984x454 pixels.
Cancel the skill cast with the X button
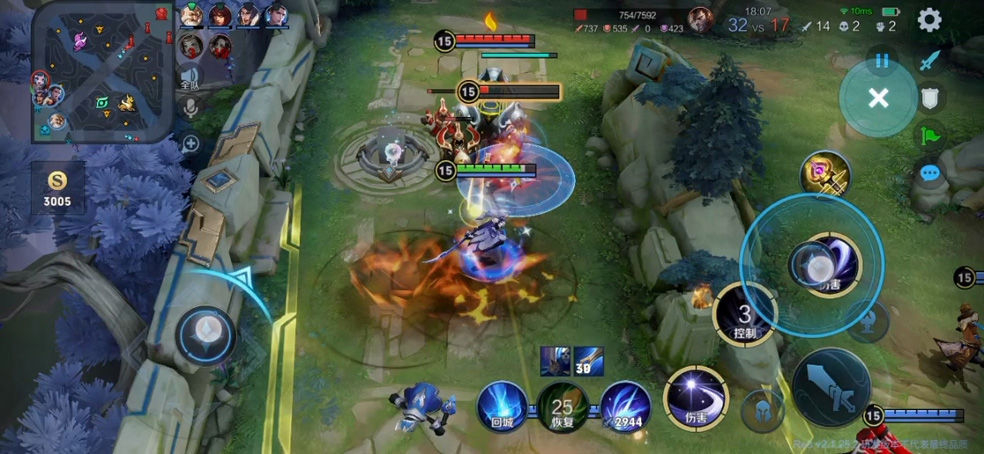(x=878, y=97)
